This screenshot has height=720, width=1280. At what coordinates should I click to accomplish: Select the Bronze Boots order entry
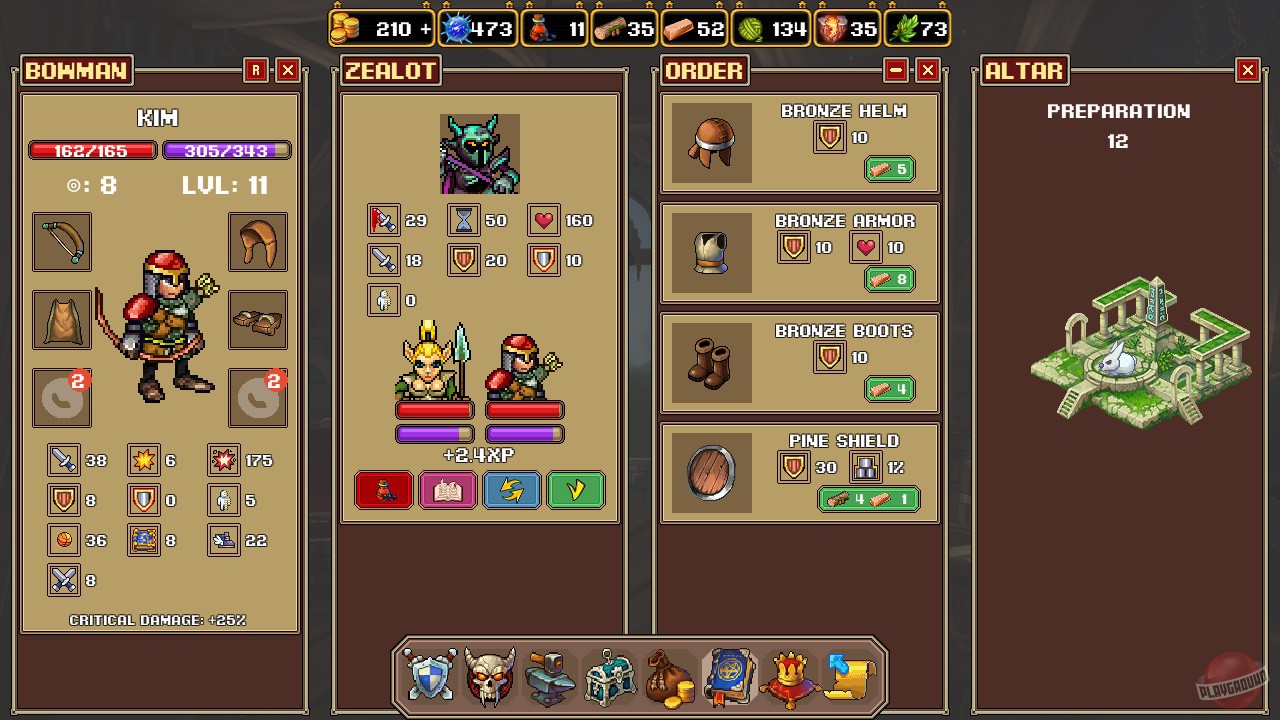click(890, 389)
